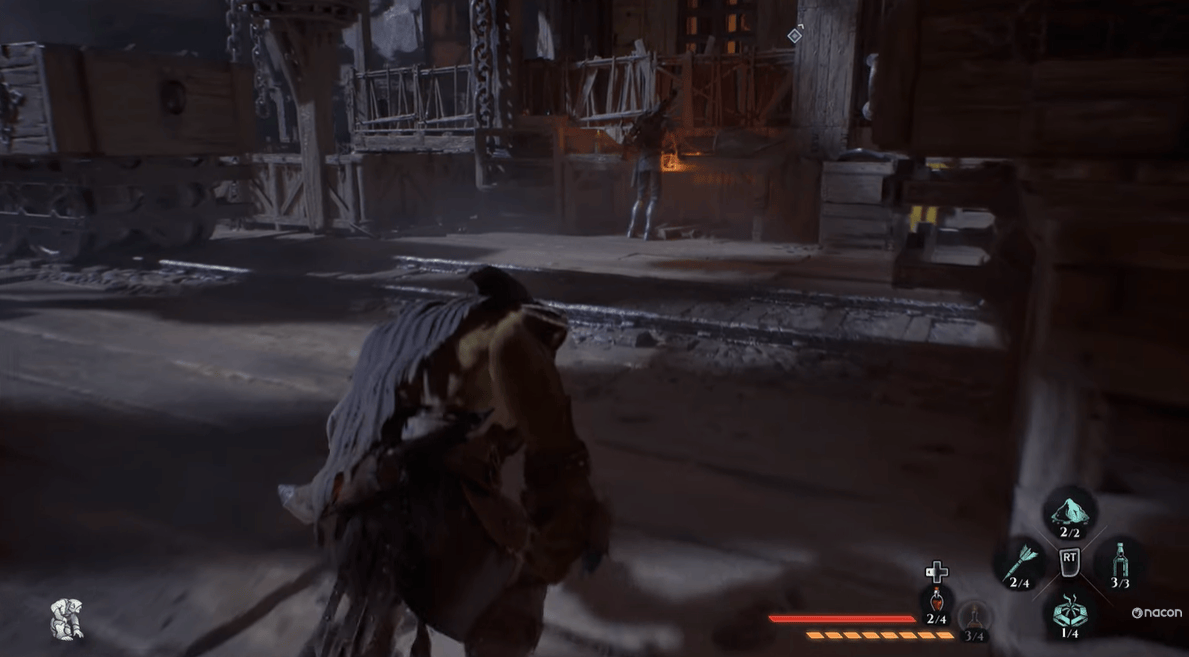Choose the dart item slot
This screenshot has width=1189, height=657.
tap(1020, 562)
